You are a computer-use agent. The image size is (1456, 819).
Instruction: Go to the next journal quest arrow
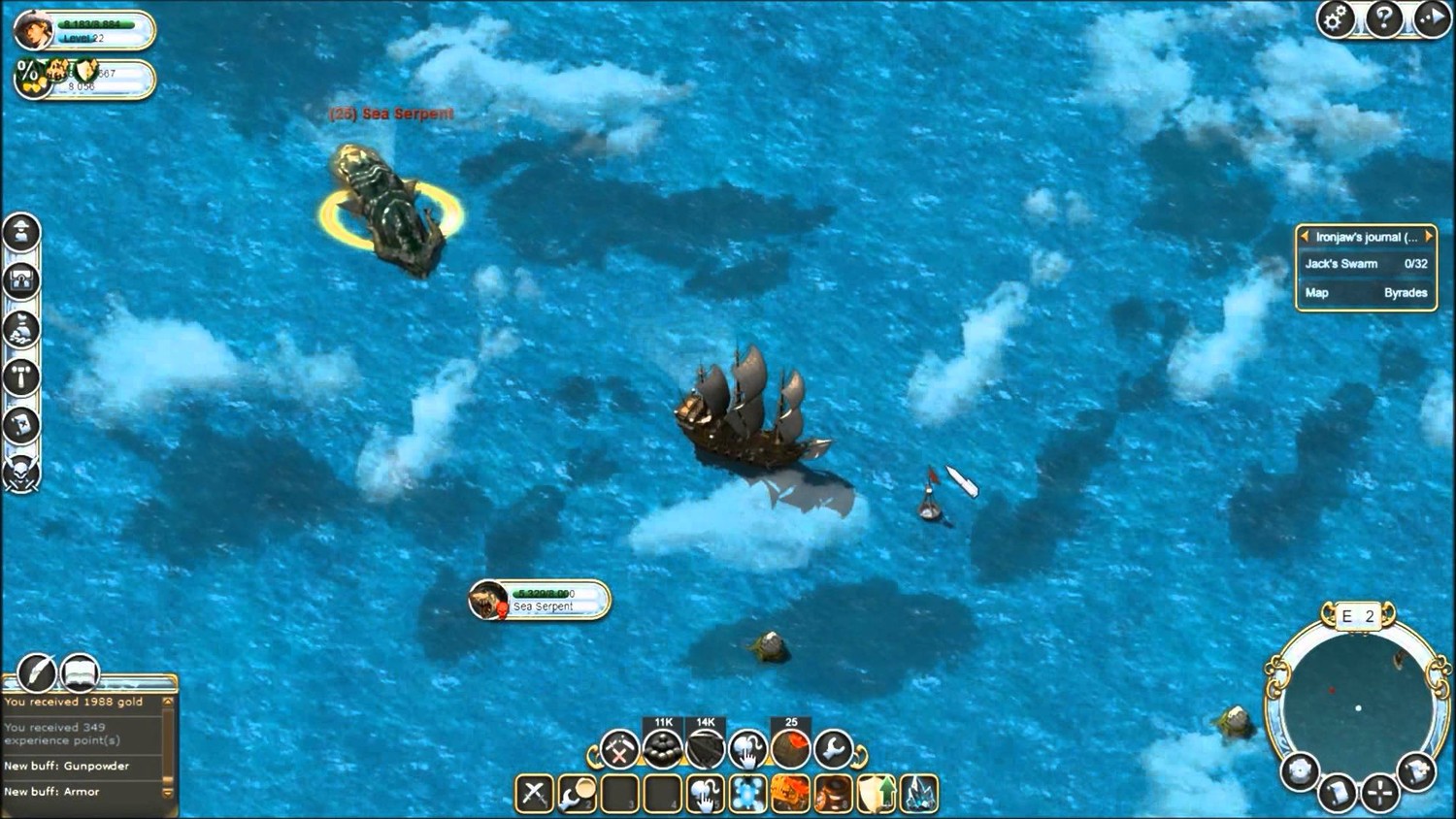1428,236
